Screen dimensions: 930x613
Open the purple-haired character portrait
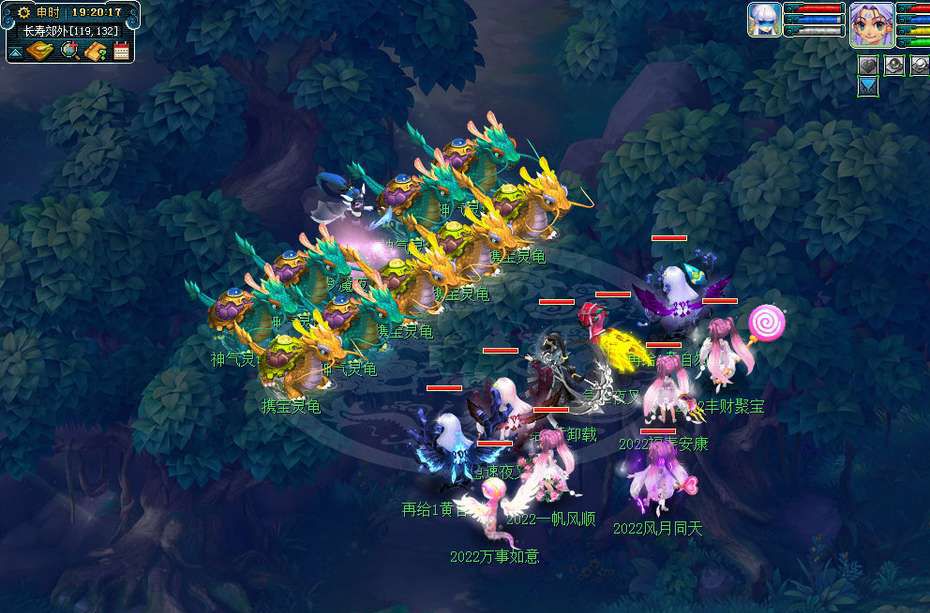click(x=872, y=24)
